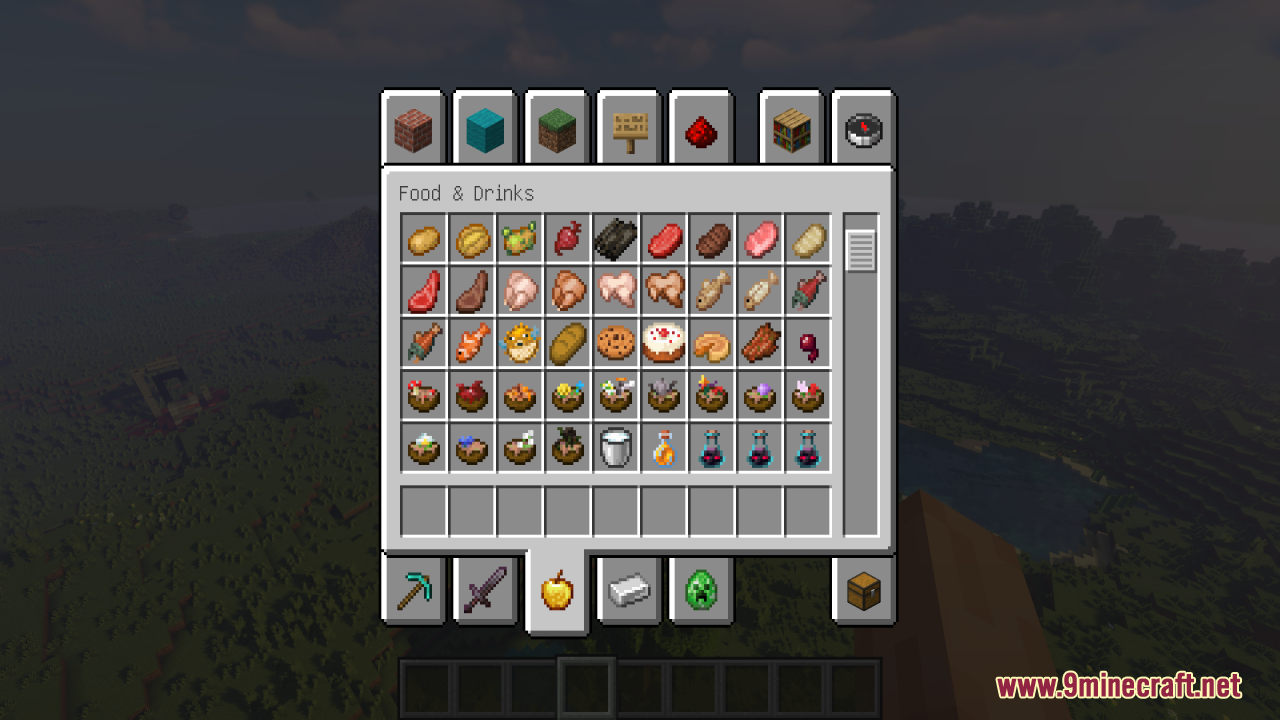The image size is (1280, 720).
Task: Switch to the Combat tab with the sword
Action: [x=485, y=590]
